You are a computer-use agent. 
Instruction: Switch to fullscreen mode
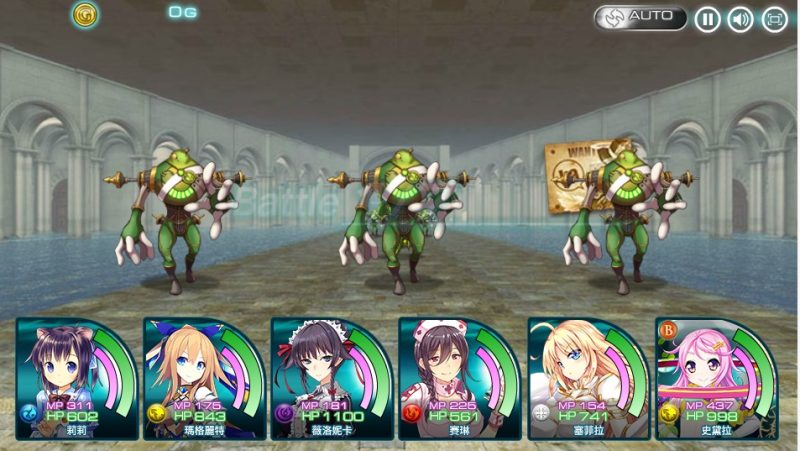click(775, 19)
